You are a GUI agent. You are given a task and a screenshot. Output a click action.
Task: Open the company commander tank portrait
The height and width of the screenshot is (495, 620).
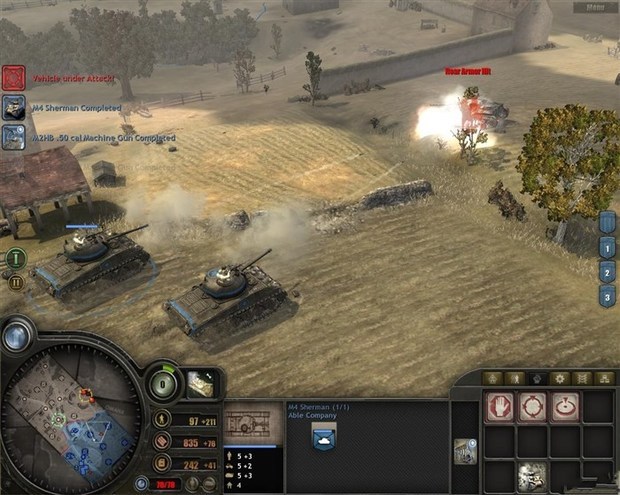199,383
